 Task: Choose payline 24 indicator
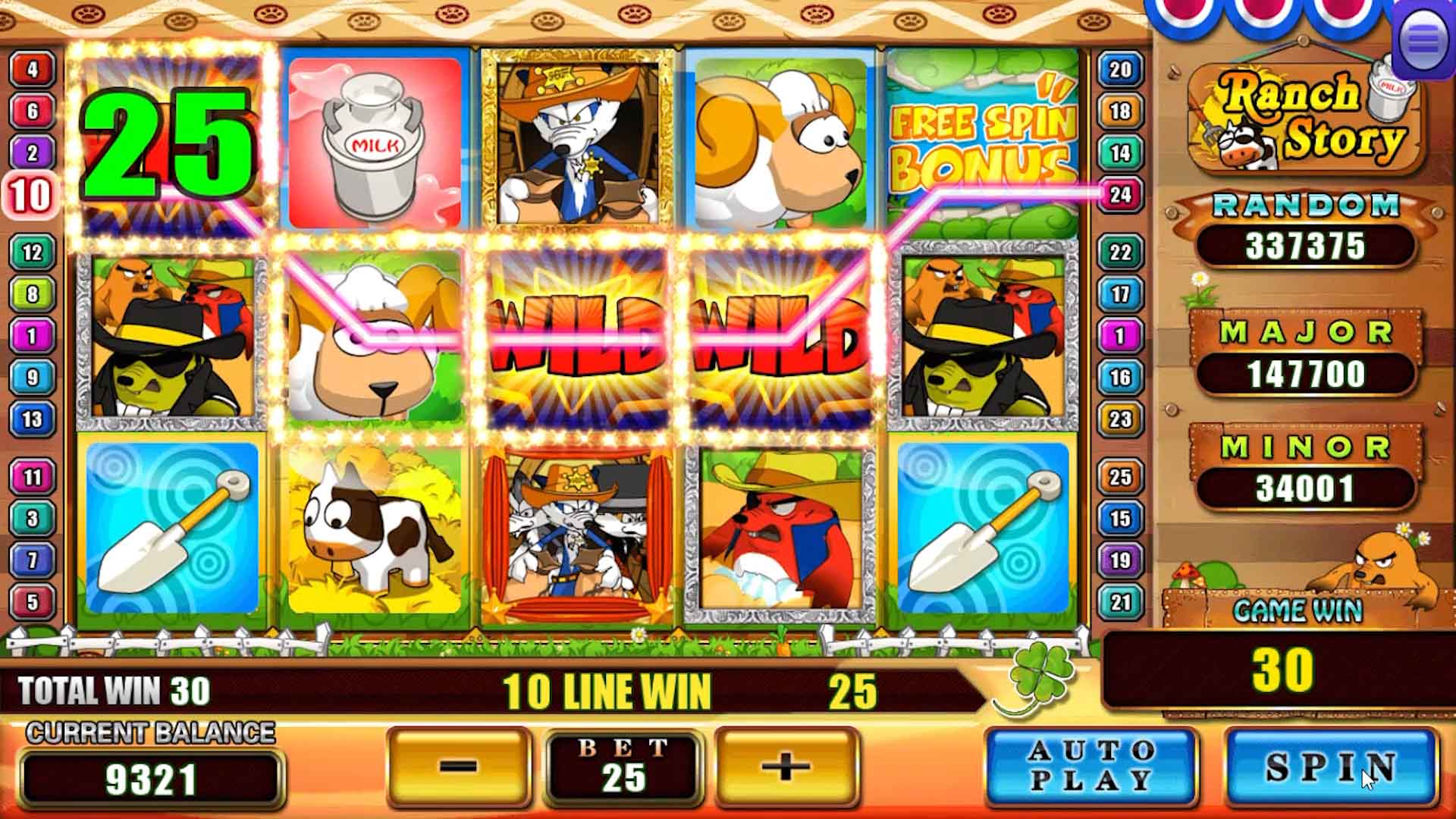tap(1120, 195)
